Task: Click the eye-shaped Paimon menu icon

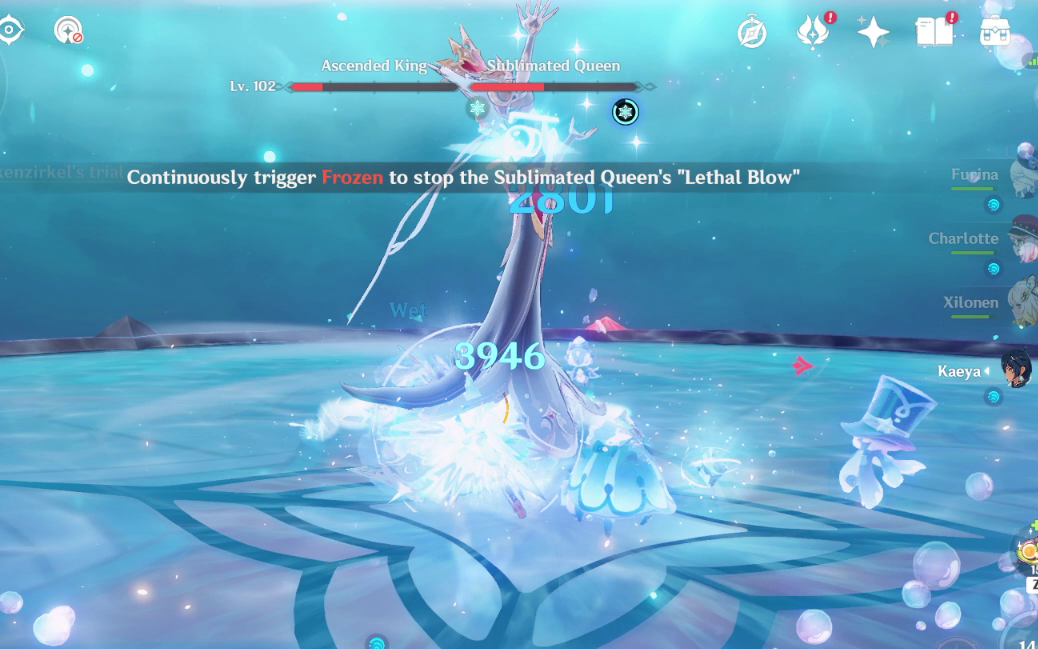Action: (9, 29)
